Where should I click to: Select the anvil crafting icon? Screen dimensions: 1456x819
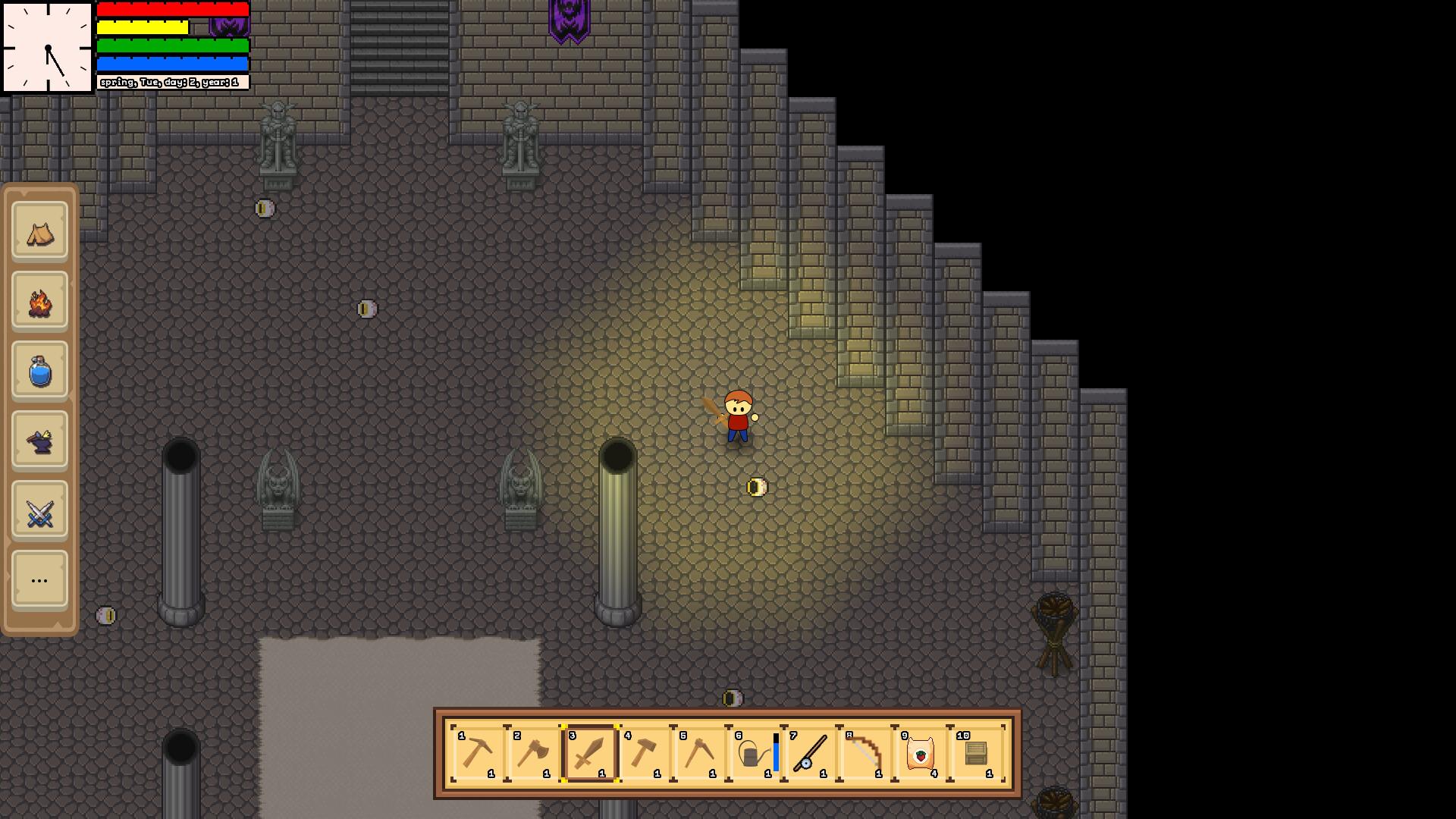(39, 441)
